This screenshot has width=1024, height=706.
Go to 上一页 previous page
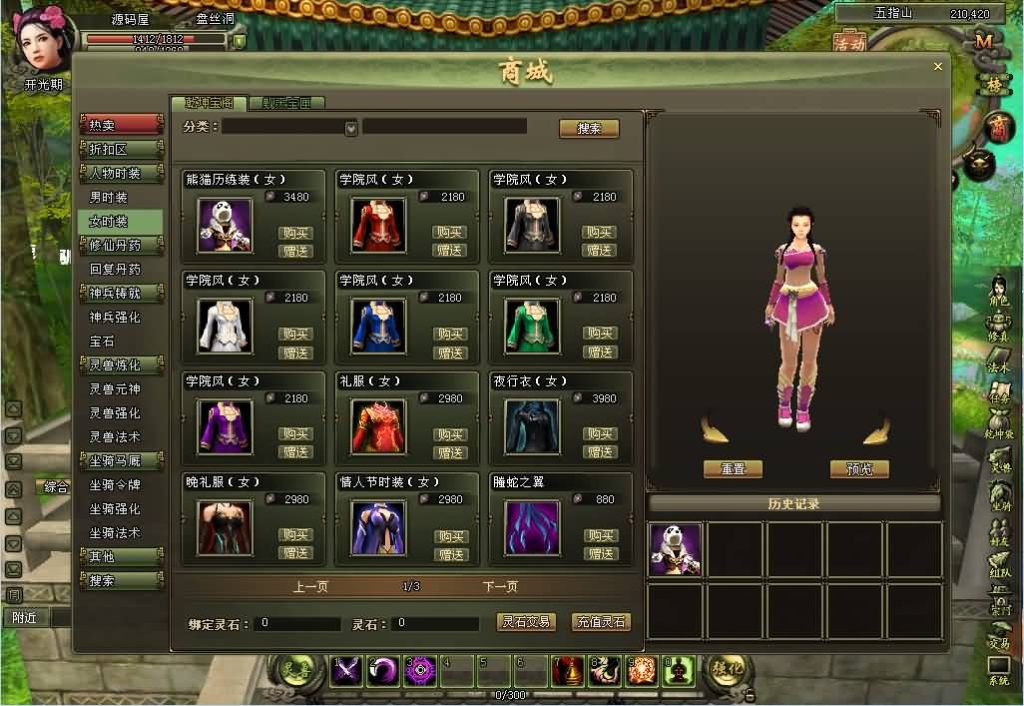(310, 587)
